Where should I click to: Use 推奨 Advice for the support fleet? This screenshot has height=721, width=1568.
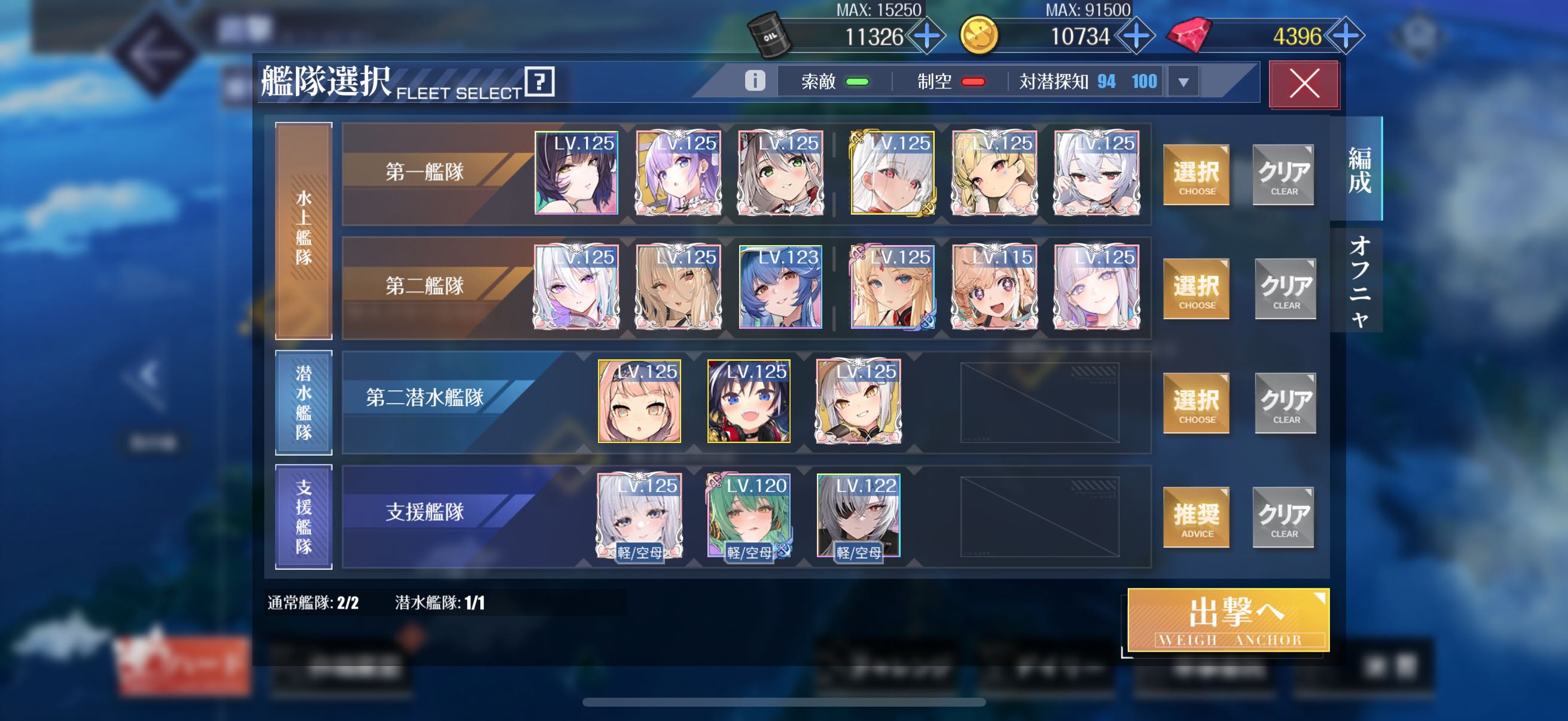(1195, 517)
